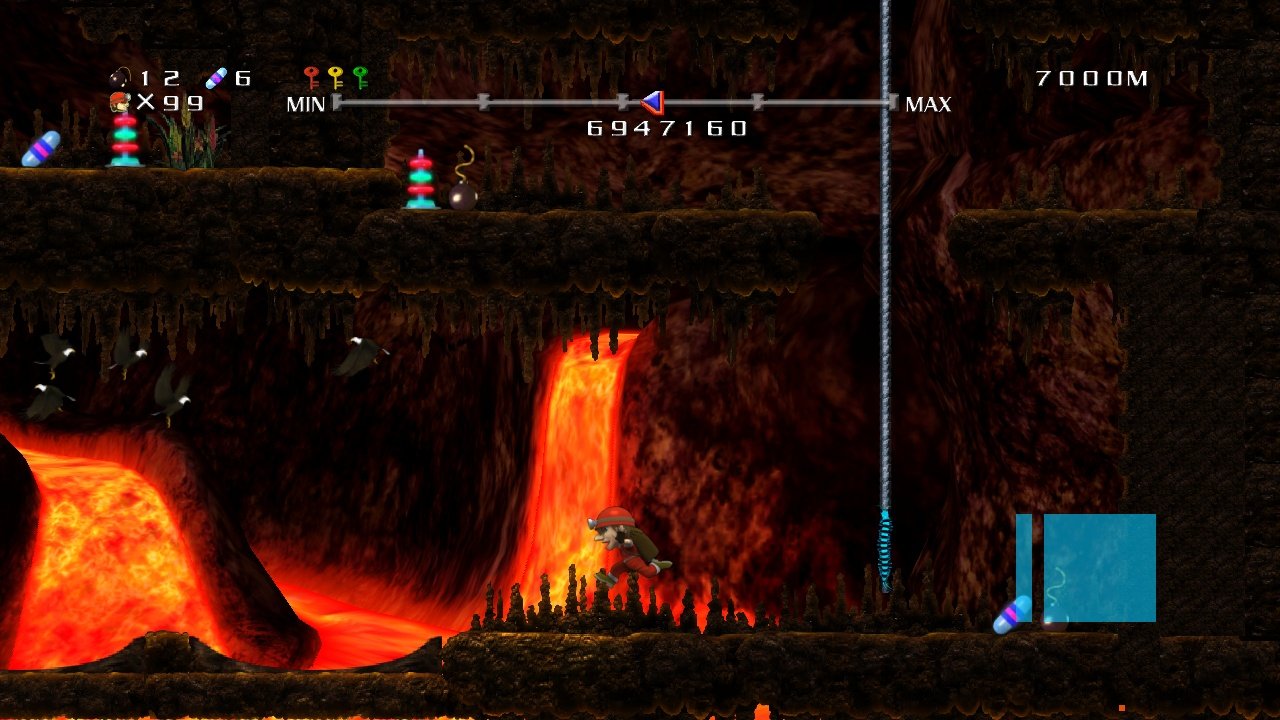The width and height of the screenshot is (1280, 720).
Task: Click the MAX label
Action: 929,103
